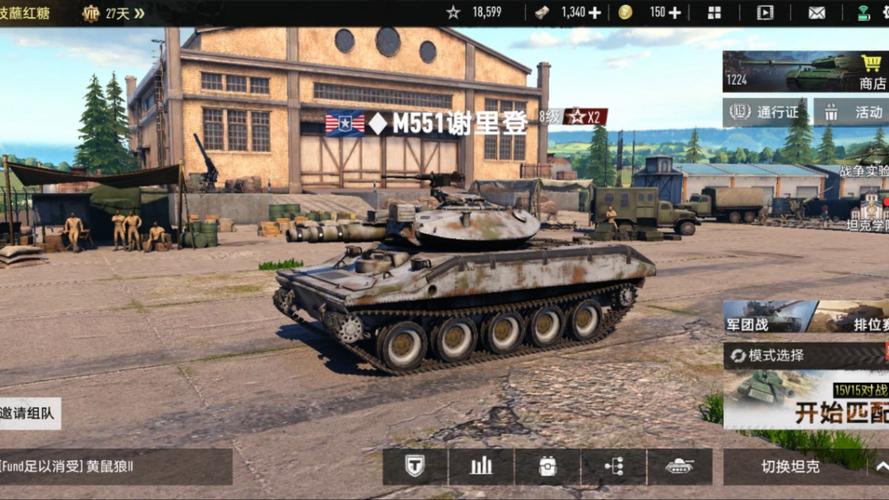Open the tank silhouette icon in bottom bar
Viewport: 889px width, 500px height.
click(x=680, y=466)
